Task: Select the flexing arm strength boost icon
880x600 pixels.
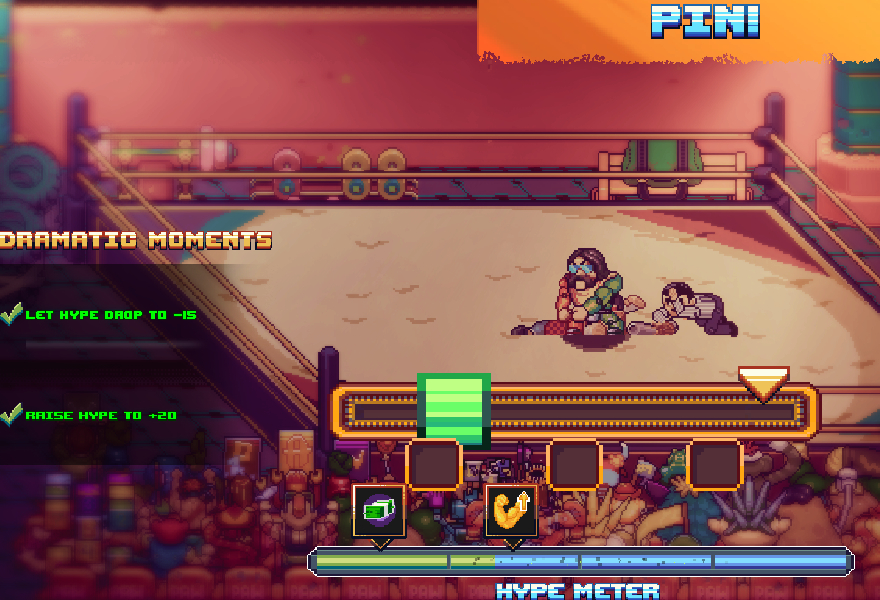Action: coord(511,510)
